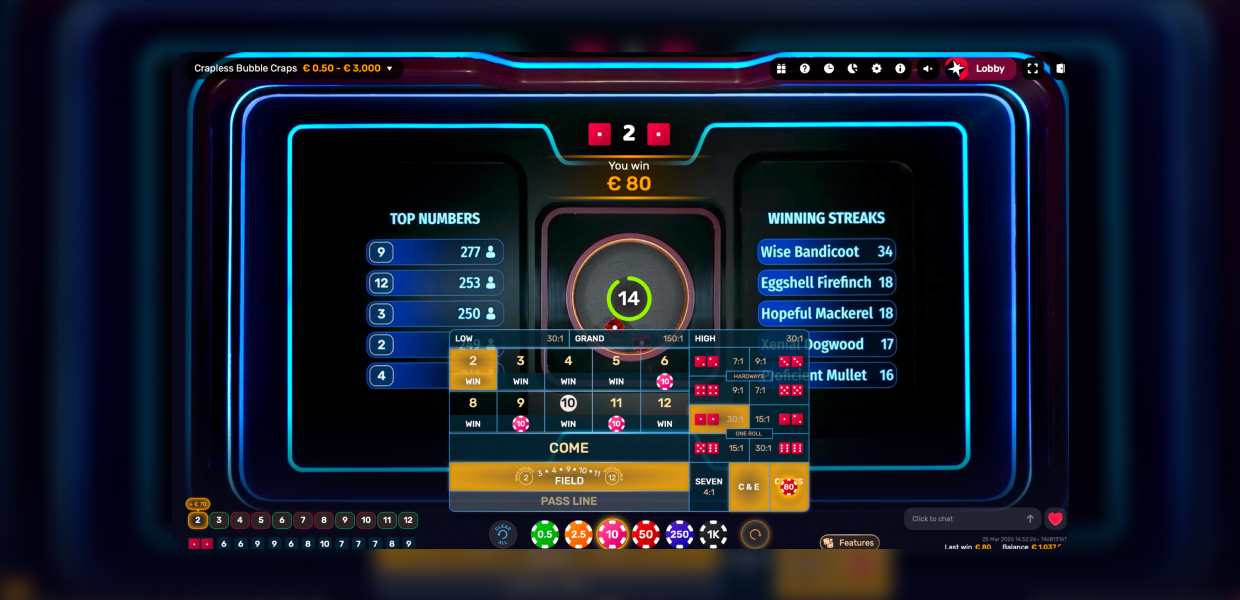The width and height of the screenshot is (1240, 600).
Task: Select the 0.5 green chip
Action: tap(545, 535)
